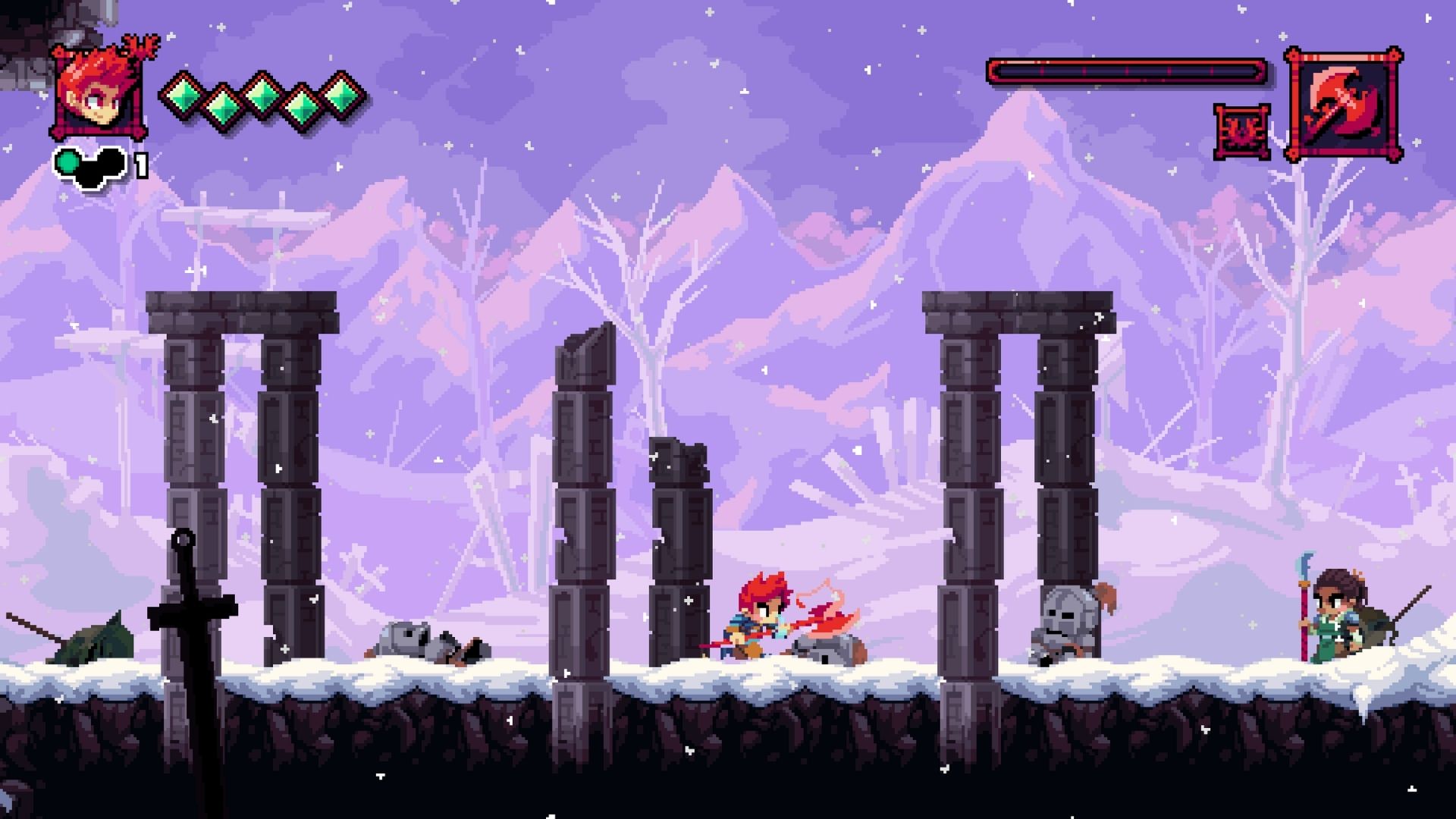Image resolution: width=1456 pixels, height=819 pixels.
Task: Select the red axe weapon icon
Action: coord(1343,104)
